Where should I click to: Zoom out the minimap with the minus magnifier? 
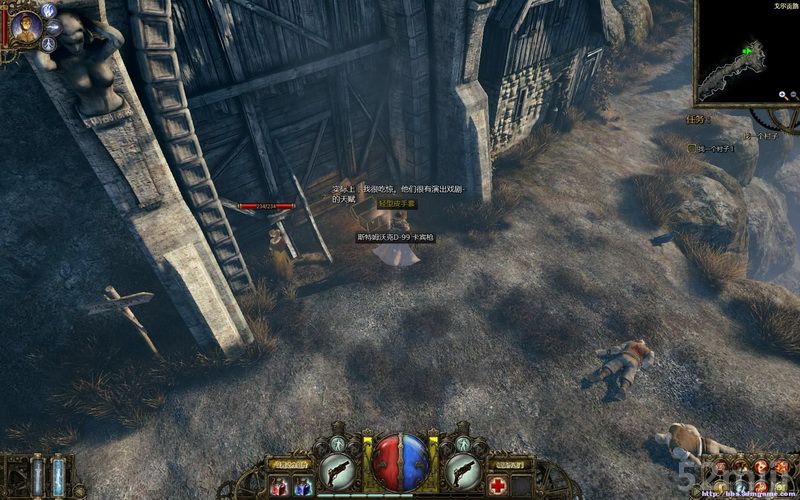point(795,96)
